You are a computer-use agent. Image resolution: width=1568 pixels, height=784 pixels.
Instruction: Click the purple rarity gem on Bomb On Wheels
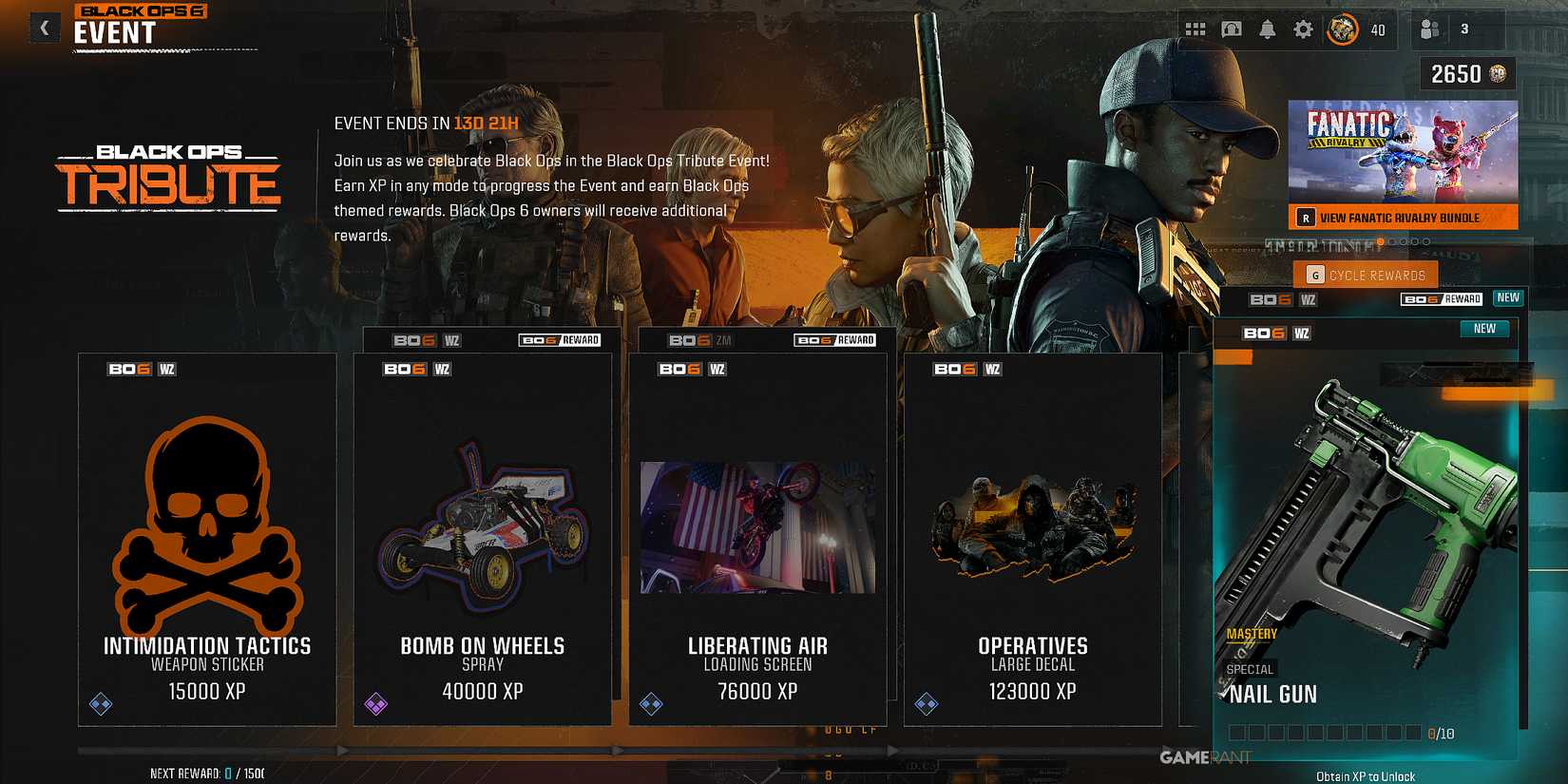click(374, 704)
